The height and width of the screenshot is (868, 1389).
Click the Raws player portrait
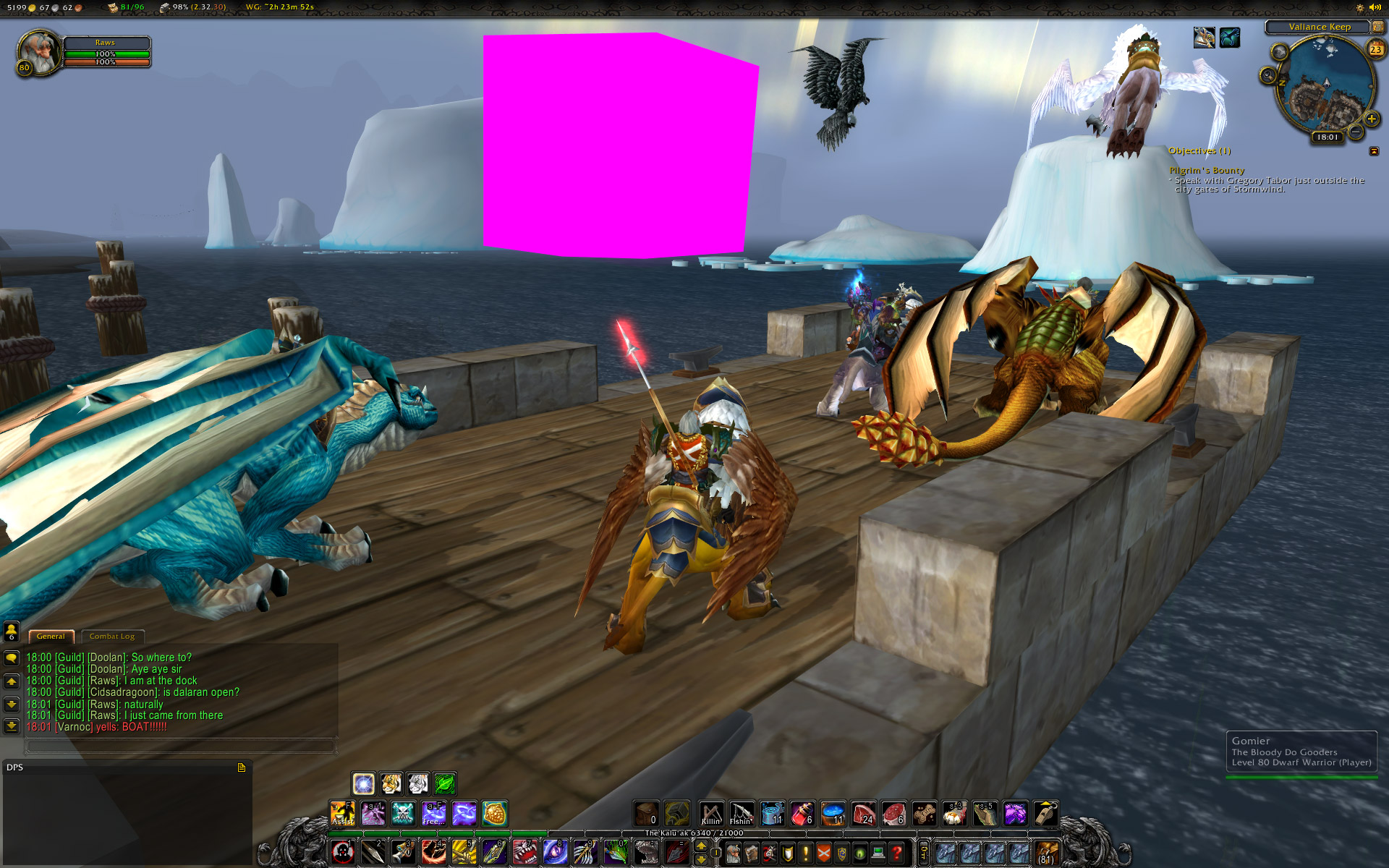[x=38, y=53]
